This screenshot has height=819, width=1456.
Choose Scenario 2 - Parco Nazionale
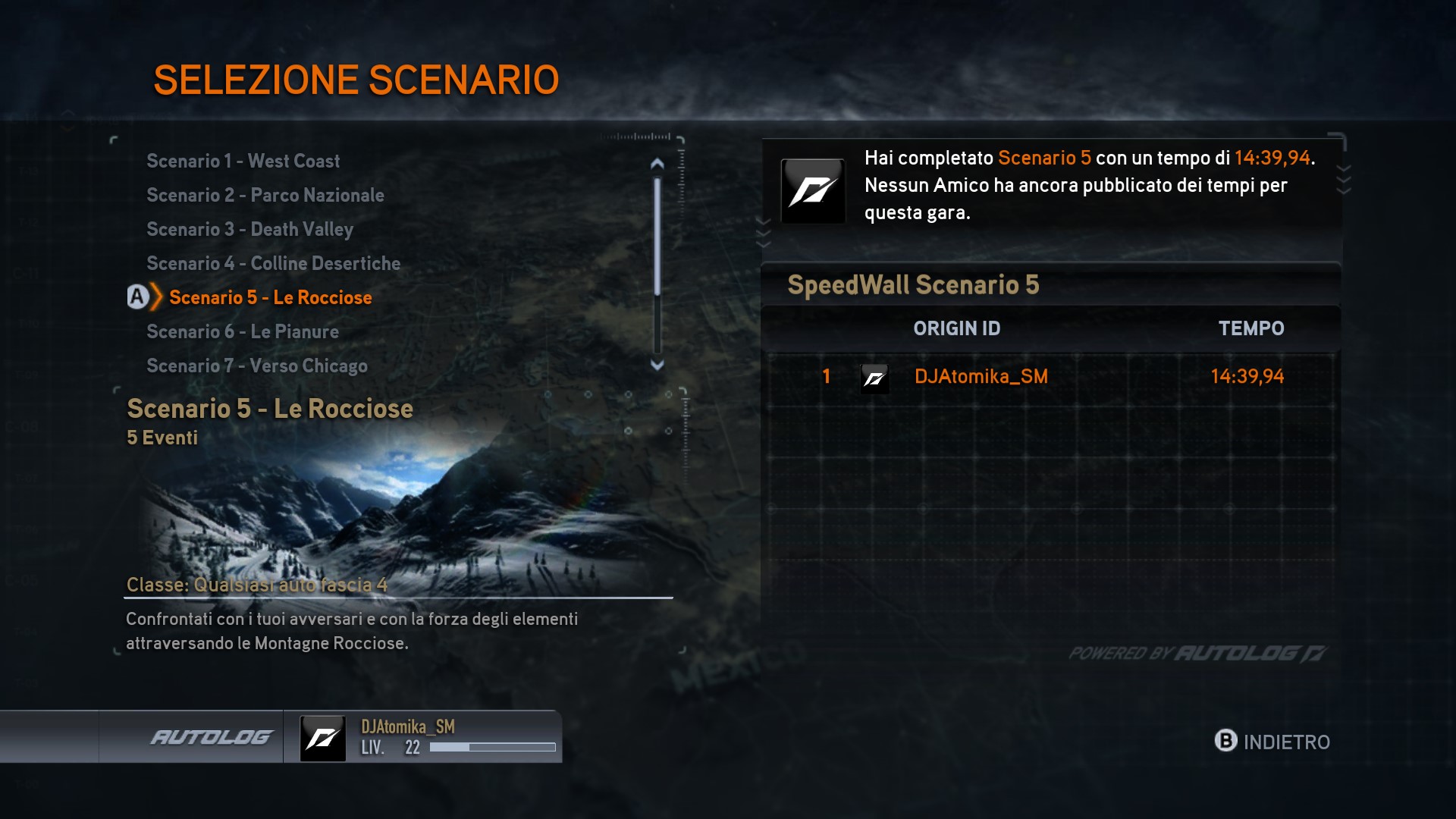(x=265, y=195)
